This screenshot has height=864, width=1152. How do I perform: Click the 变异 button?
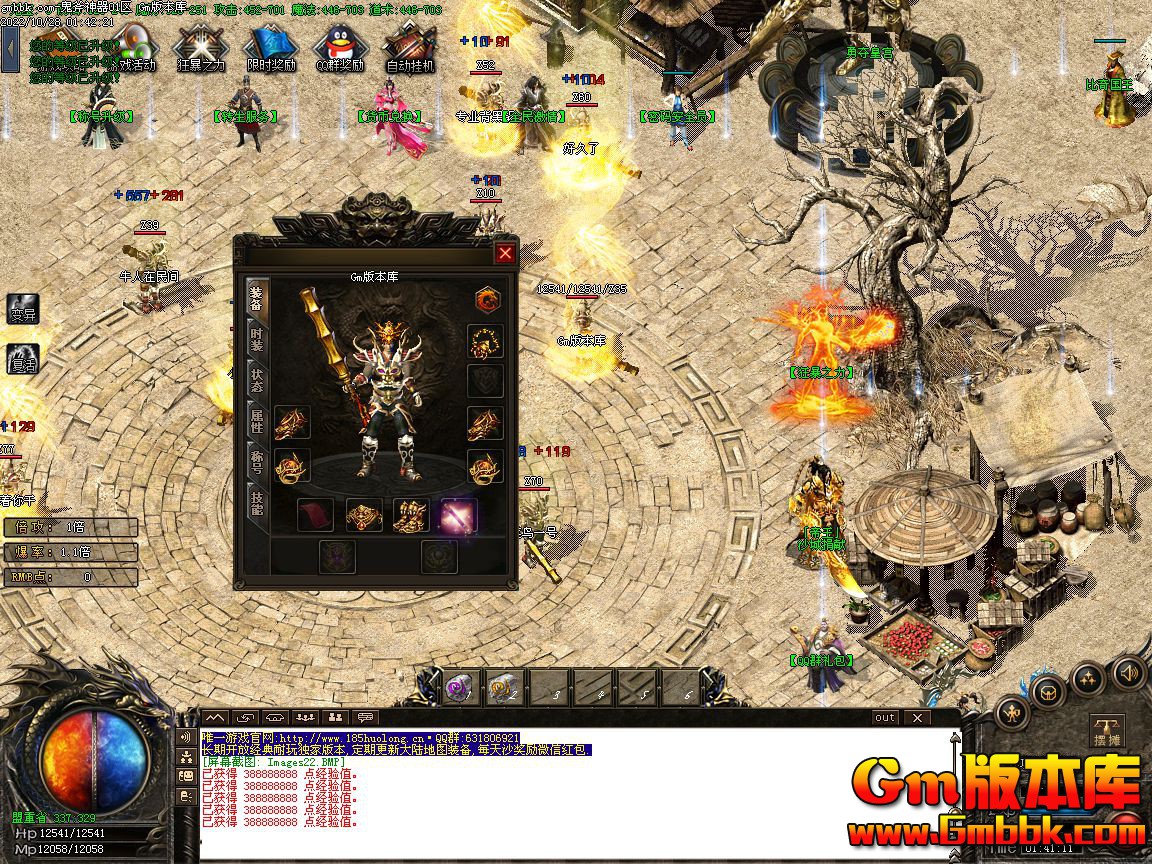[x=23, y=309]
